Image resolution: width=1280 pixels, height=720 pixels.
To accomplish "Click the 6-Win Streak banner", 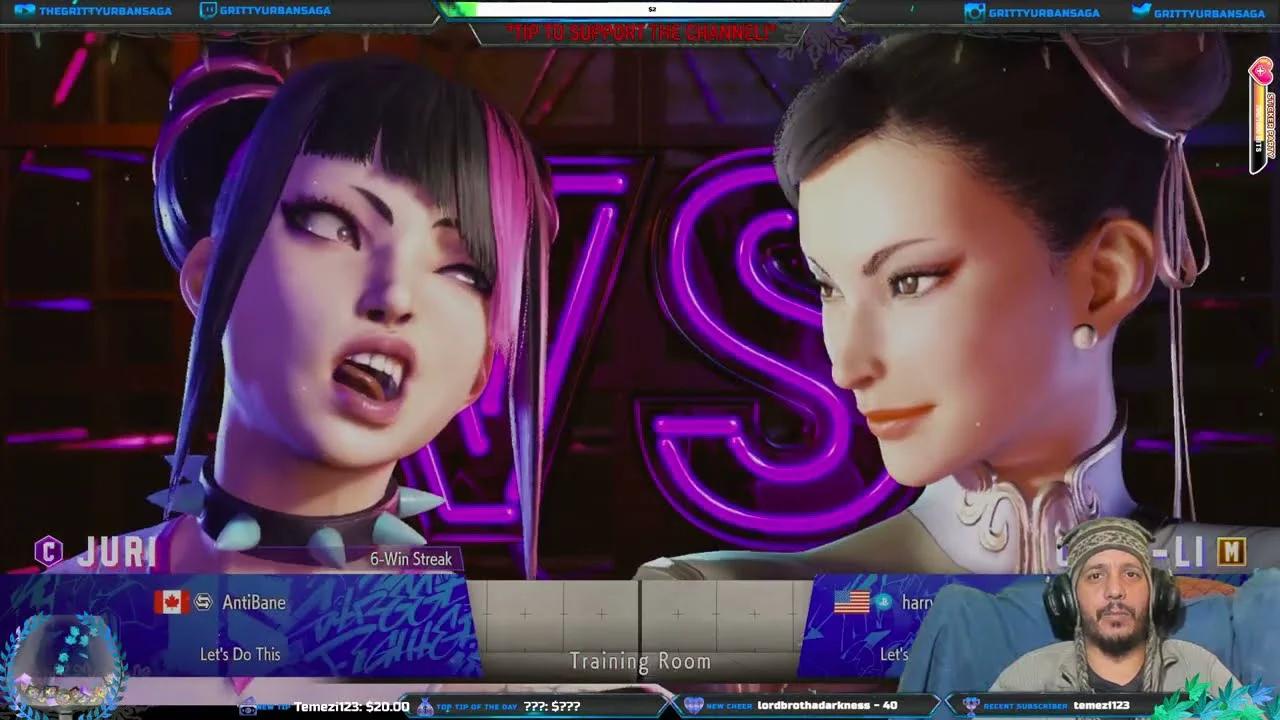I will 411,559.
